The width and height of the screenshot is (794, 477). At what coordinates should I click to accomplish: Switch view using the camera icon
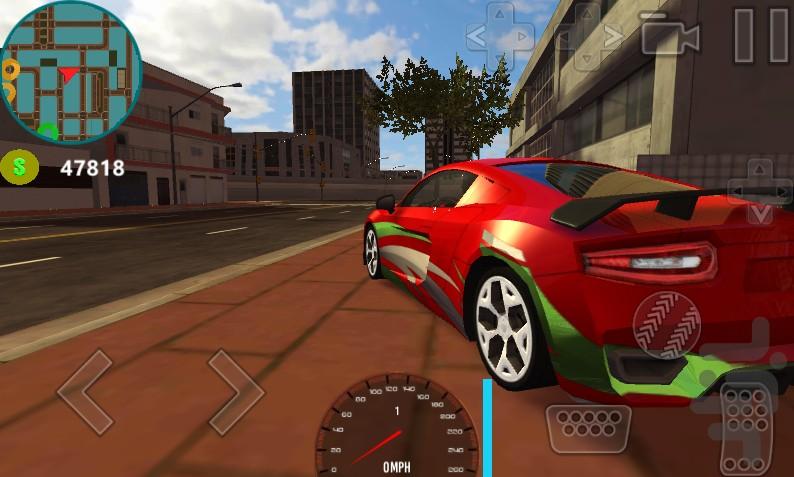point(669,37)
